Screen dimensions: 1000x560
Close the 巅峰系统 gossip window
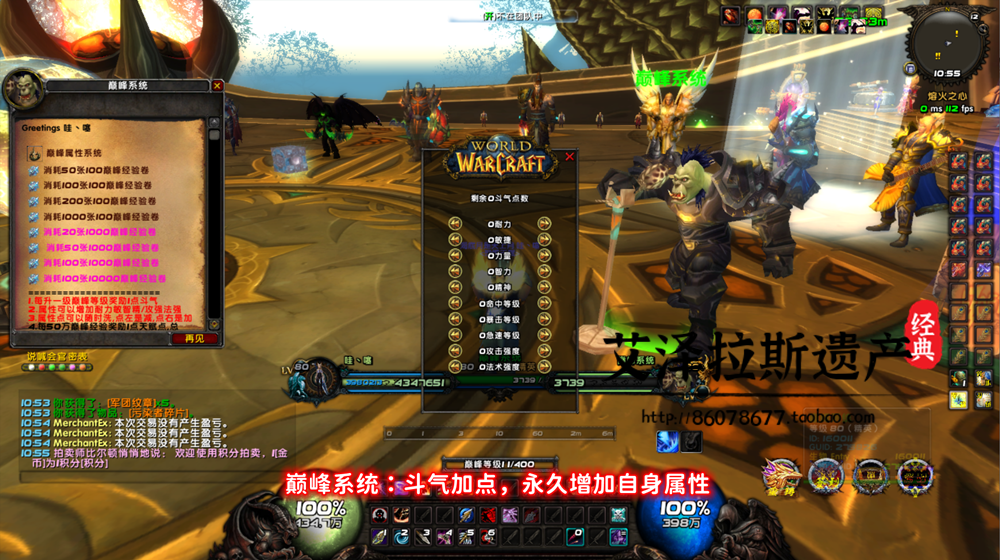coord(217,86)
